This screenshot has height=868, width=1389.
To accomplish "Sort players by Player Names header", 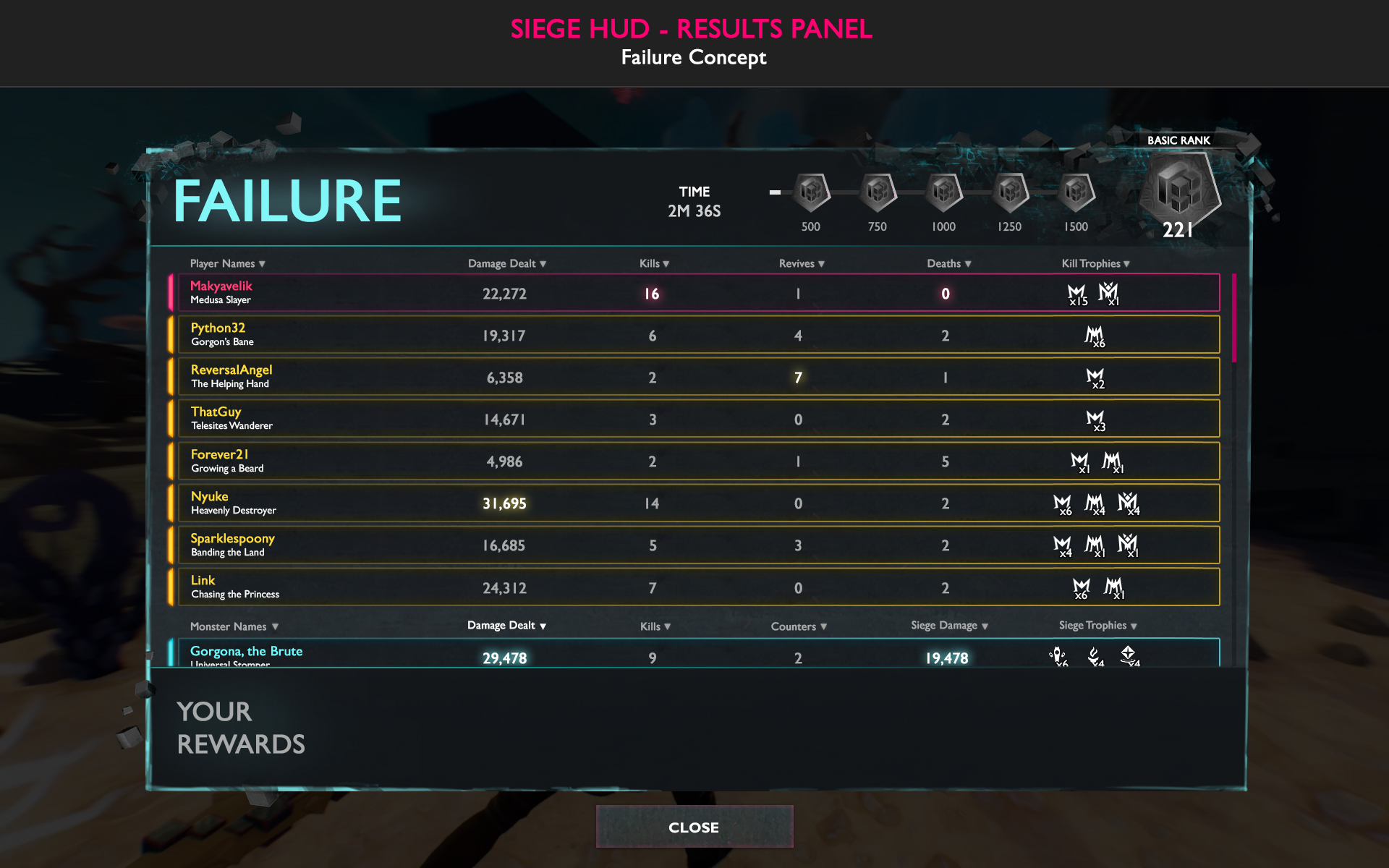I will pyautogui.click(x=227, y=264).
